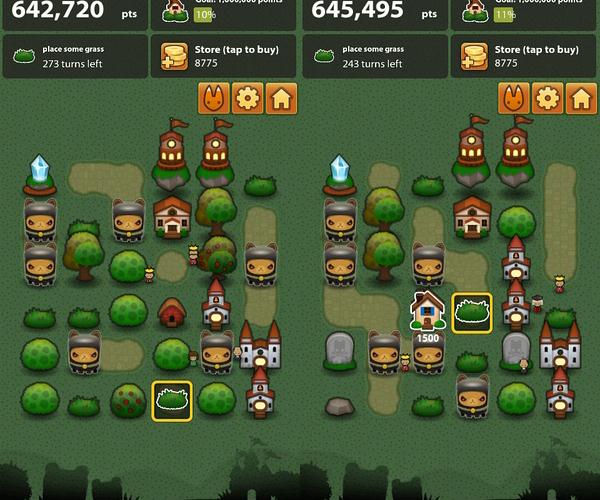Tap the home button on the right board

click(582, 98)
